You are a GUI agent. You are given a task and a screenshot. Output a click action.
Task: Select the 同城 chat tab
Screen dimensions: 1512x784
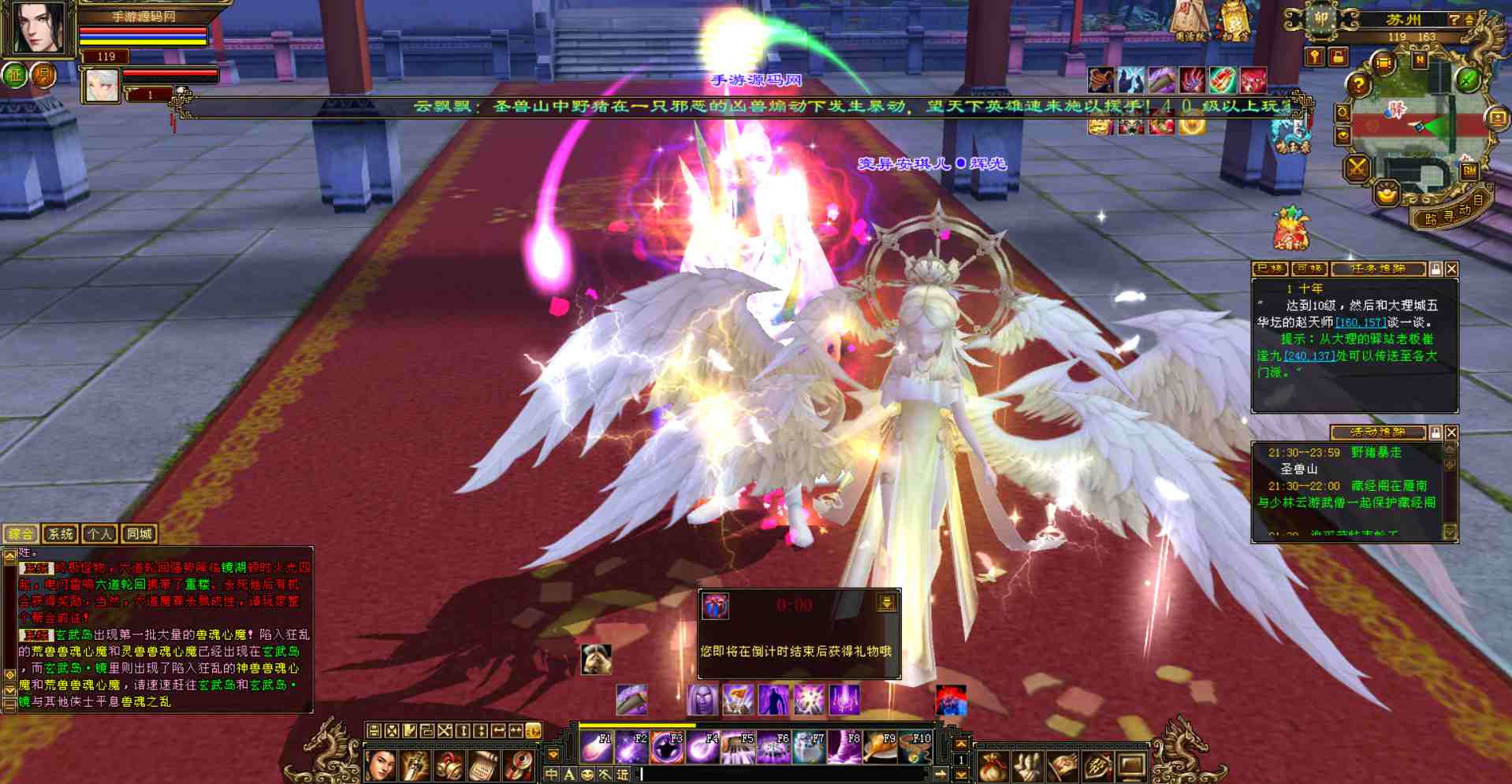139,533
